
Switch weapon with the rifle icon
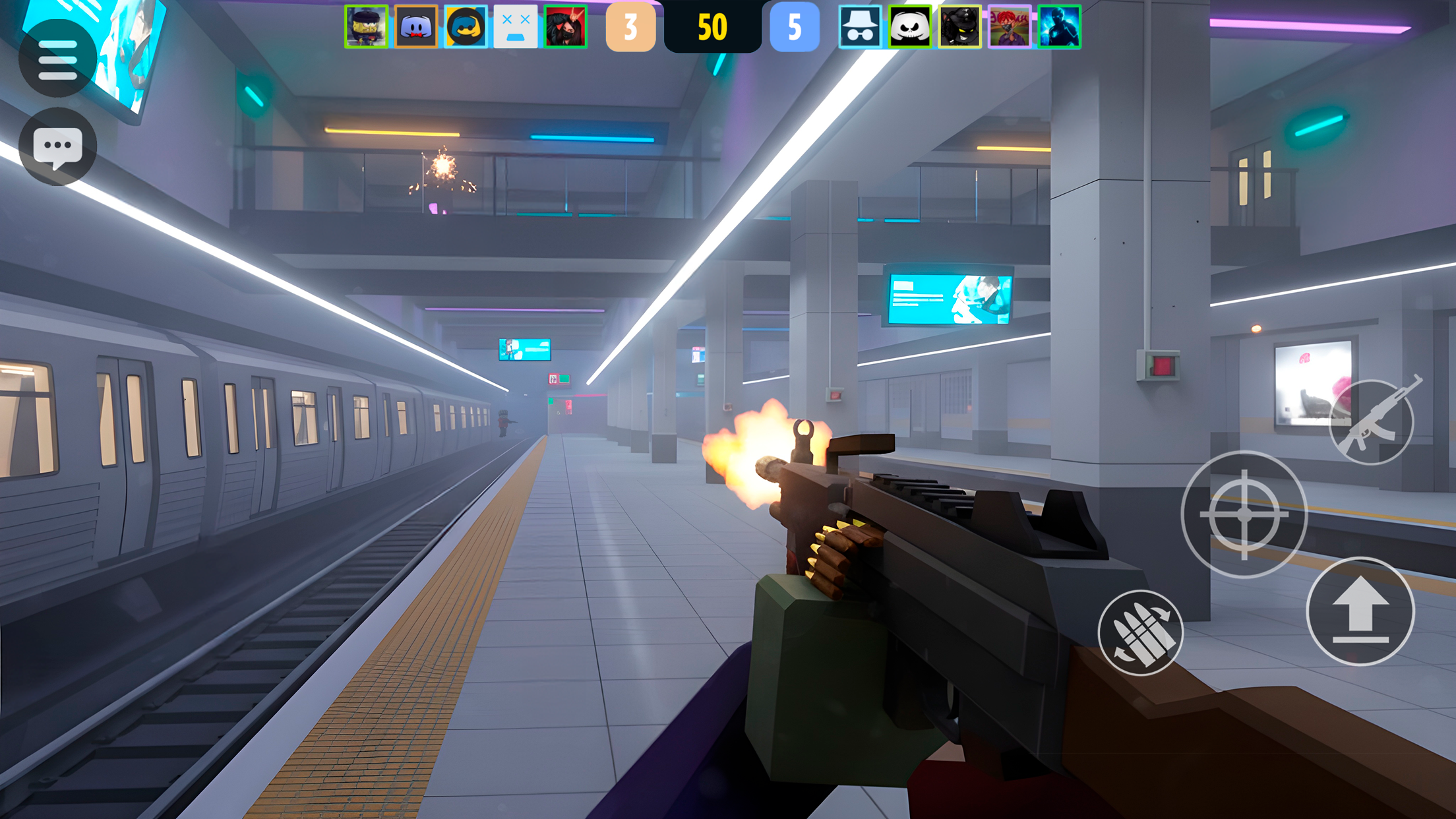[1372, 422]
